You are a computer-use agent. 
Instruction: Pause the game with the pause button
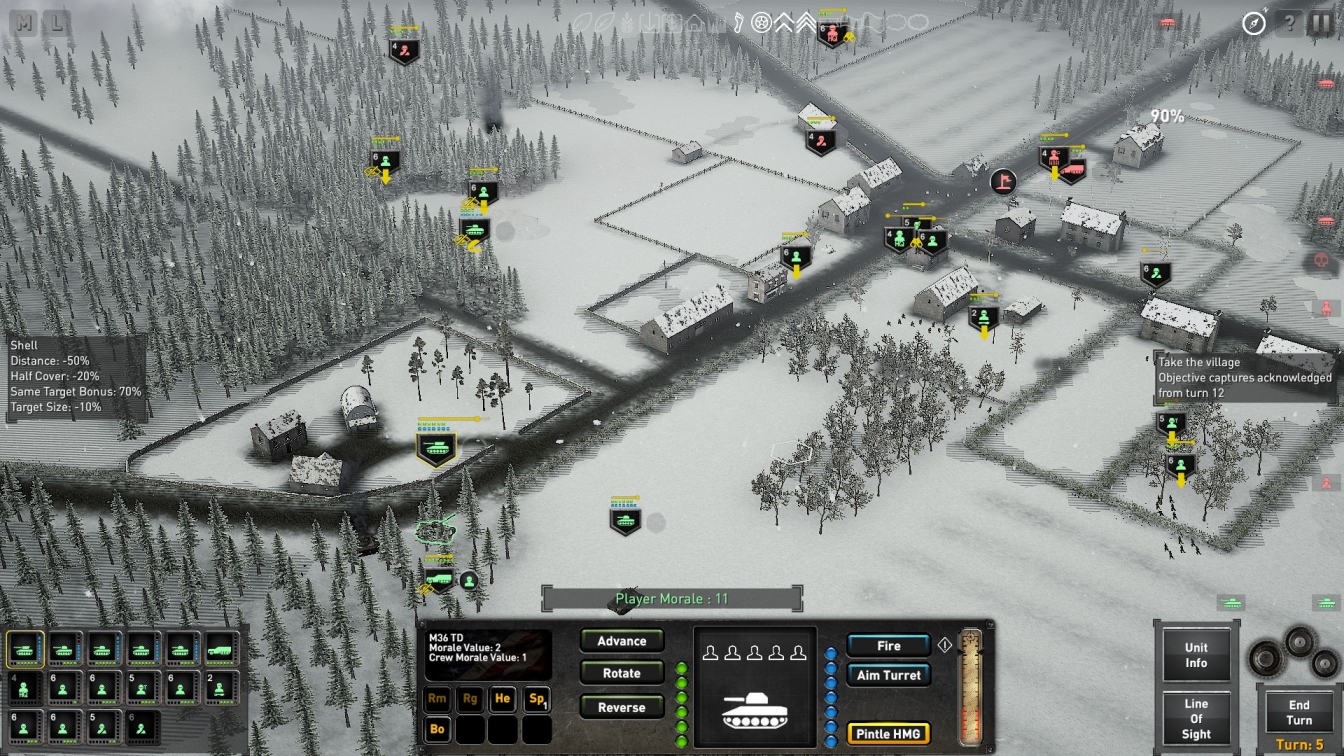(1320, 23)
